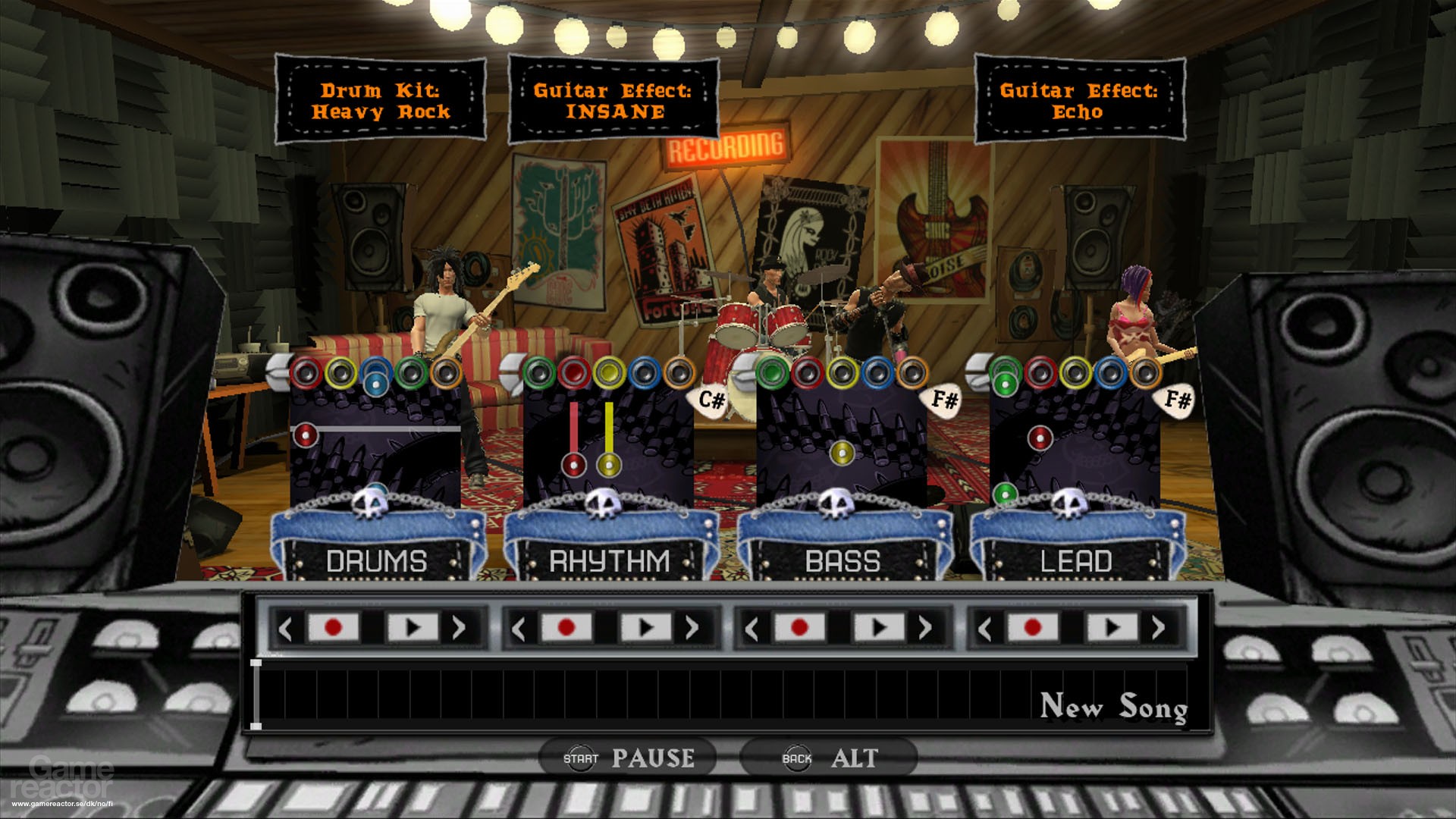Start recording the Lead track
This screenshot has height=819, width=1456.
(1032, 628)
